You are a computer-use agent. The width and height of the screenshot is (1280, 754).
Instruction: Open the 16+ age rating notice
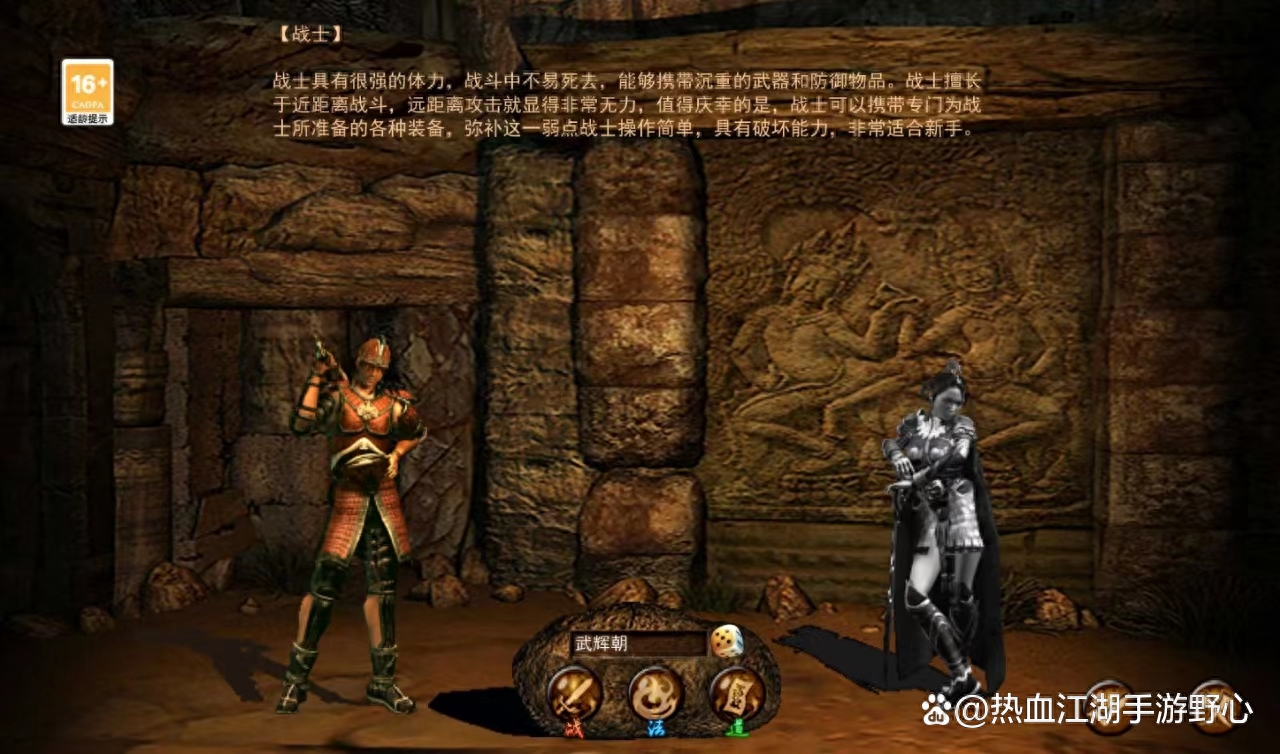87,92
